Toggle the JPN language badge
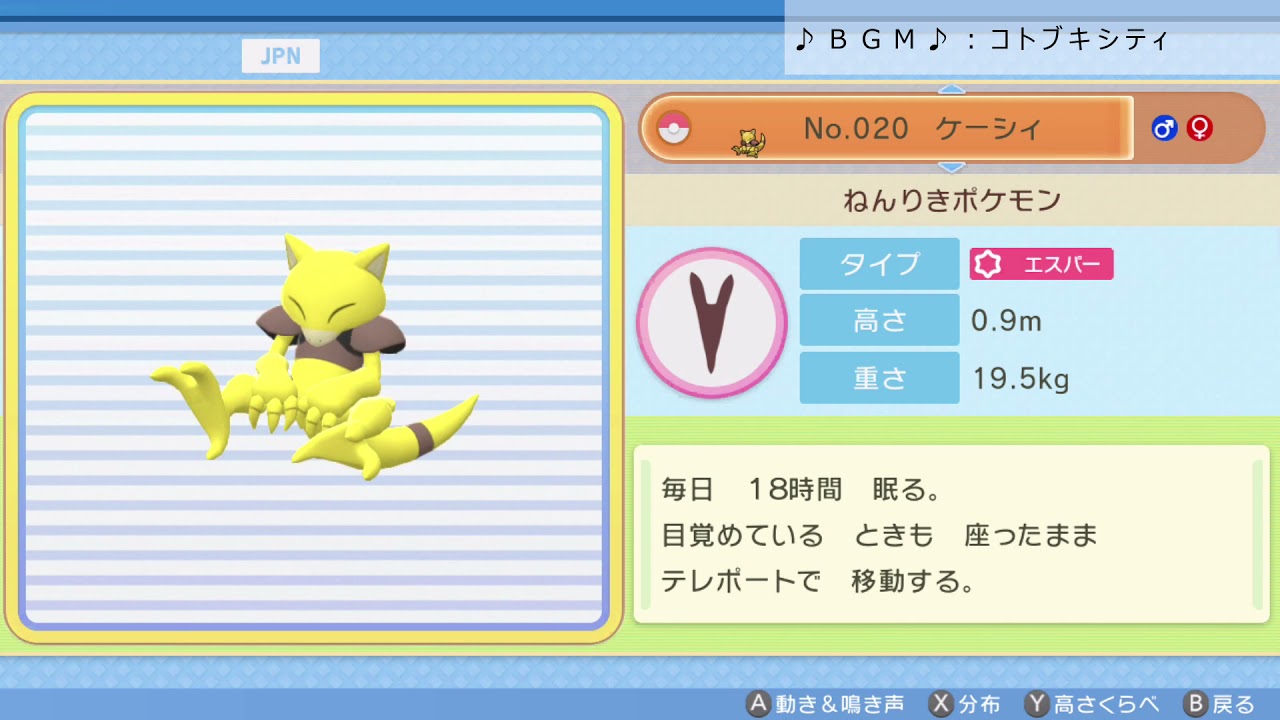1280x720 pixels. [281, 56]
